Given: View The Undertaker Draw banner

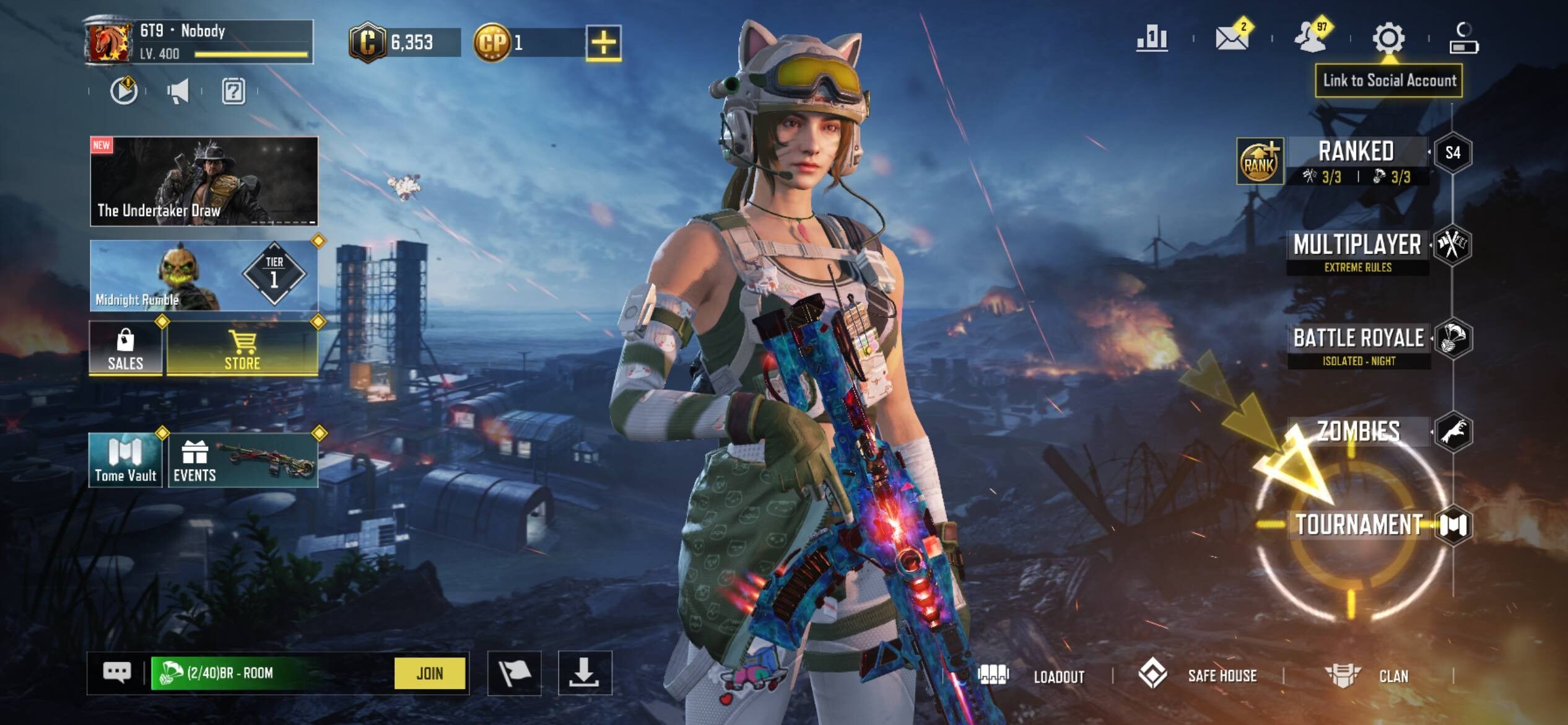Looking at the screenshot, I should pyautogui.click(x=204, y=180).
